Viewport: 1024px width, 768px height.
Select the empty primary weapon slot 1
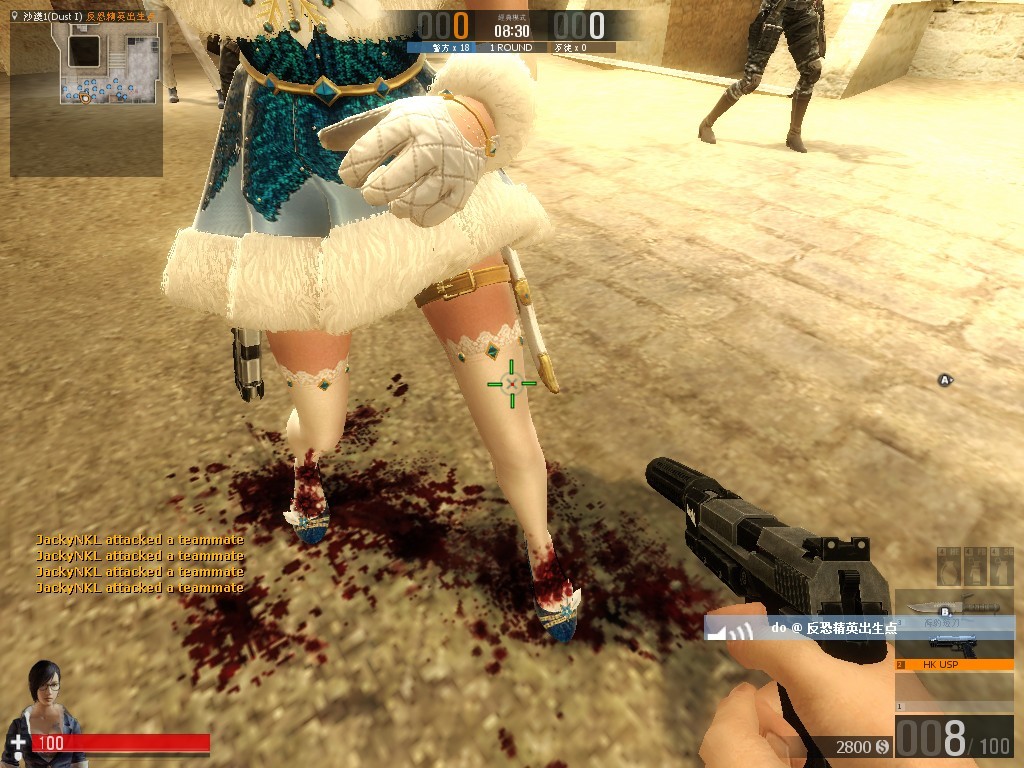(x=954, y=689)
